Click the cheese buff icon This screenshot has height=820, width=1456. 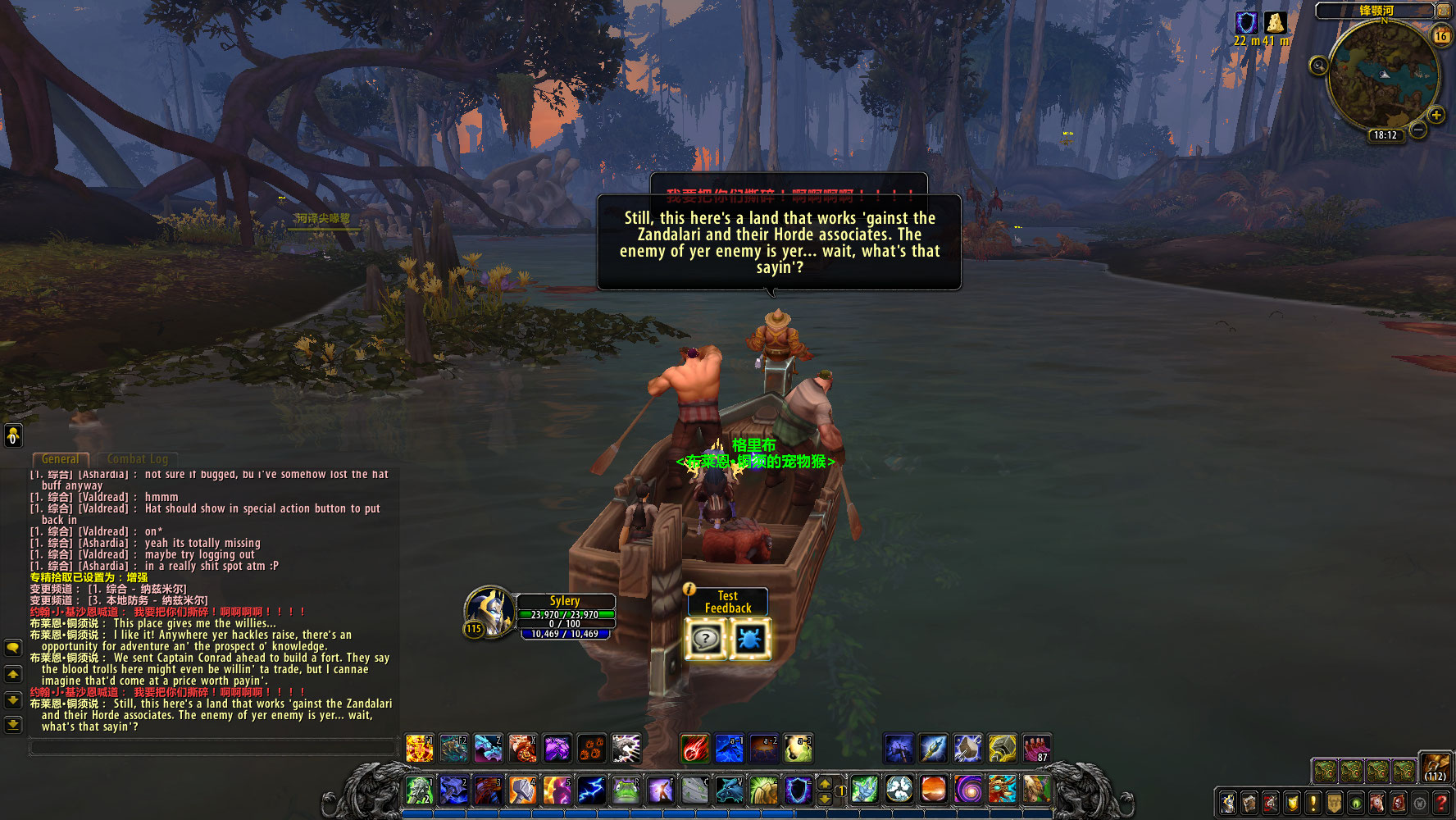1275,23
